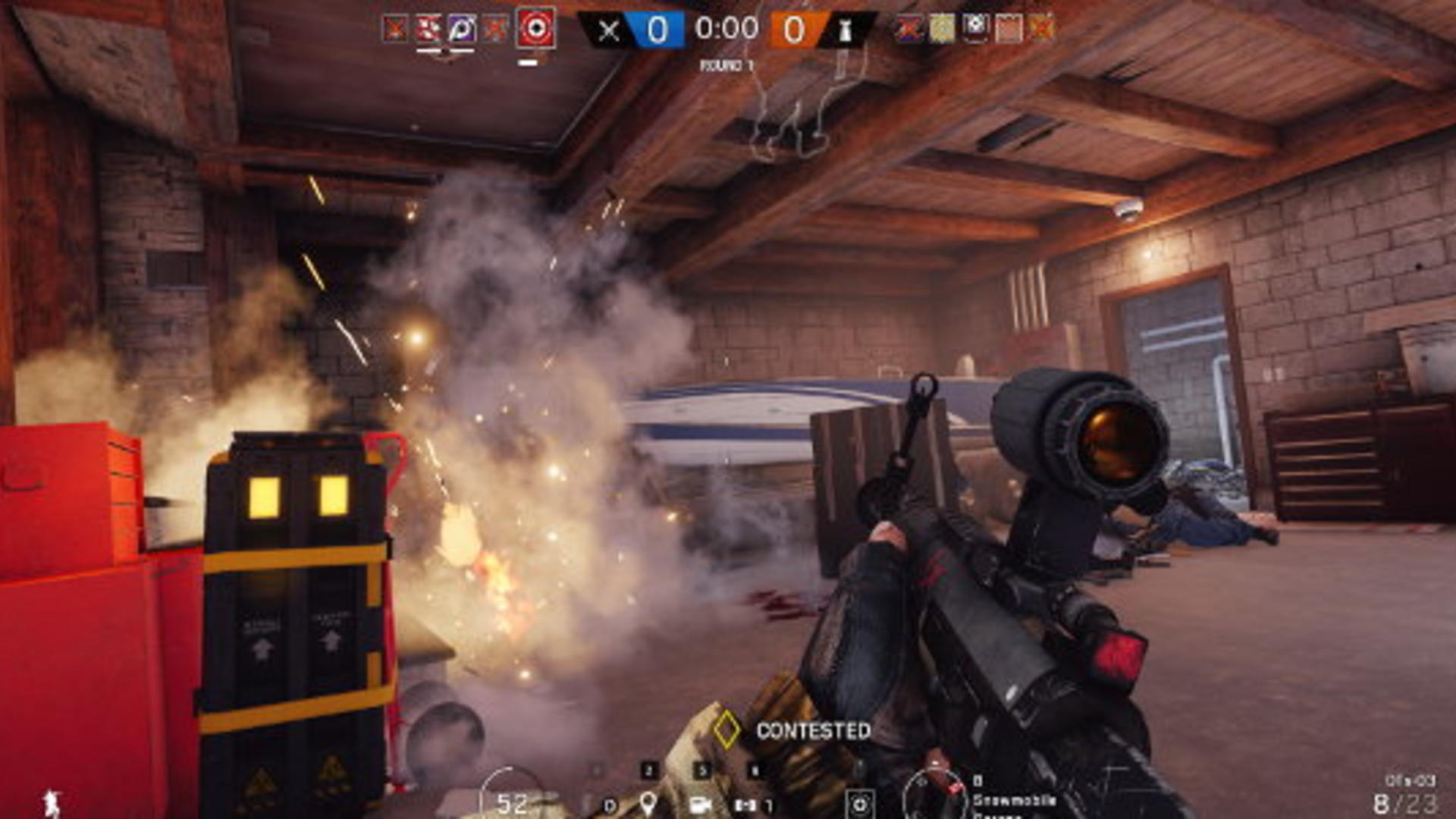
Task: Click the first defender icon on orange team
Action: (909, 28)
